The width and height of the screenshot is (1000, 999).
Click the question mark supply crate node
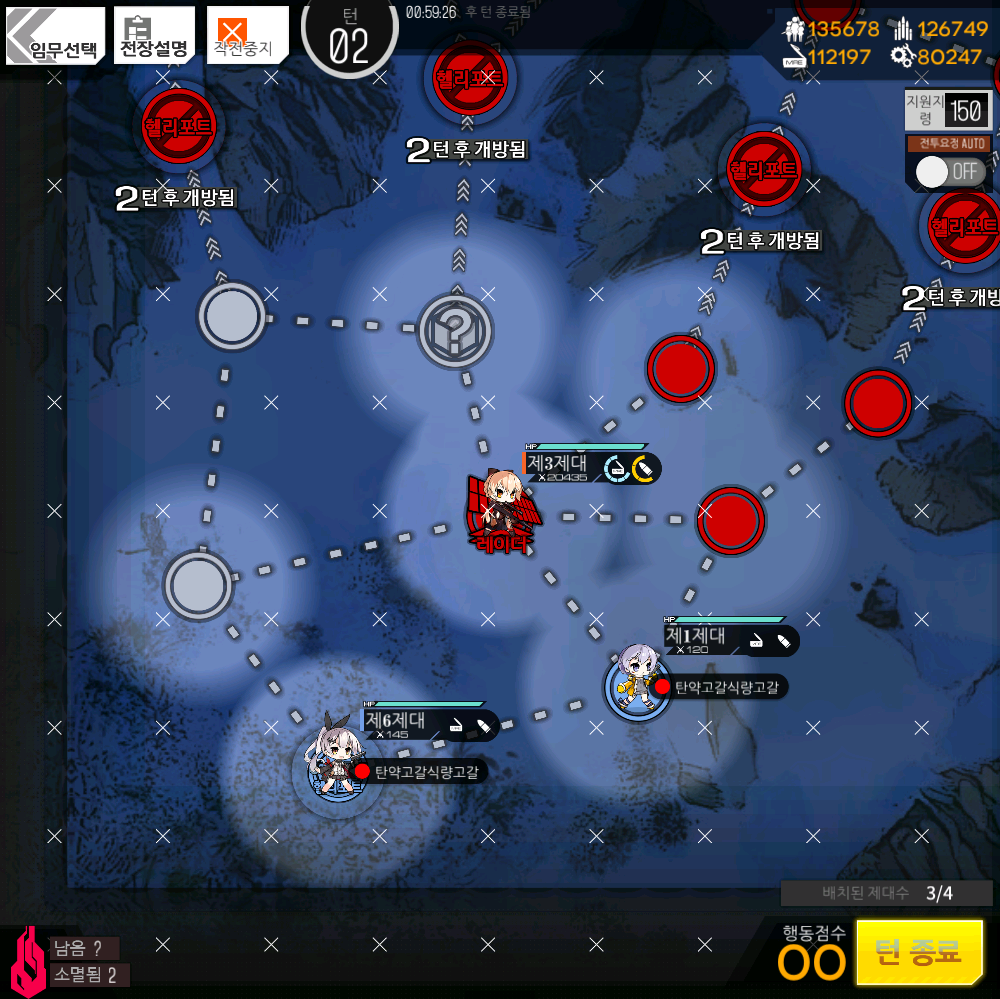tap(454, 329)
